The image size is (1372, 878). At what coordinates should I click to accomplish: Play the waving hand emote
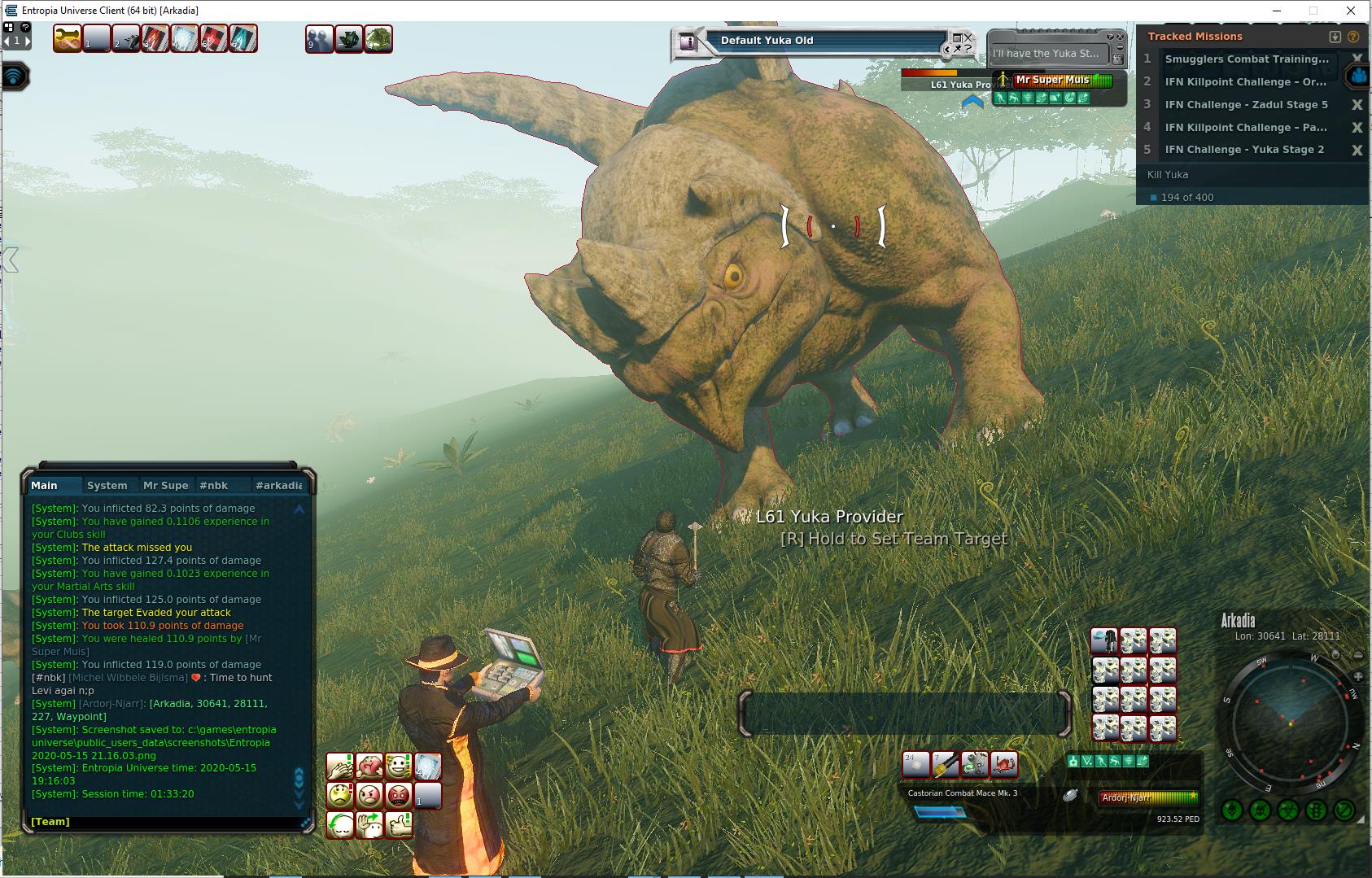tap(369, 825)
